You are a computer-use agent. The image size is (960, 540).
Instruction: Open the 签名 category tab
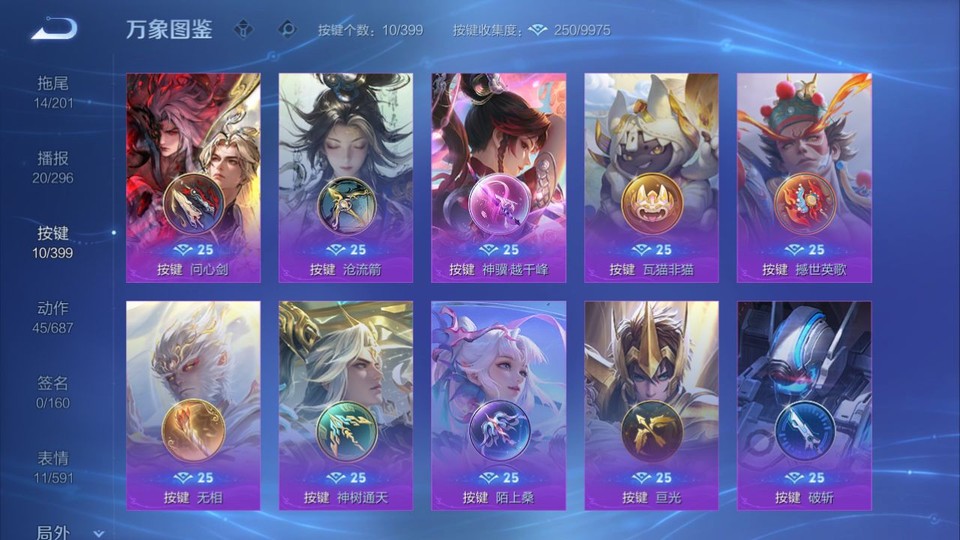pos(54,392)
